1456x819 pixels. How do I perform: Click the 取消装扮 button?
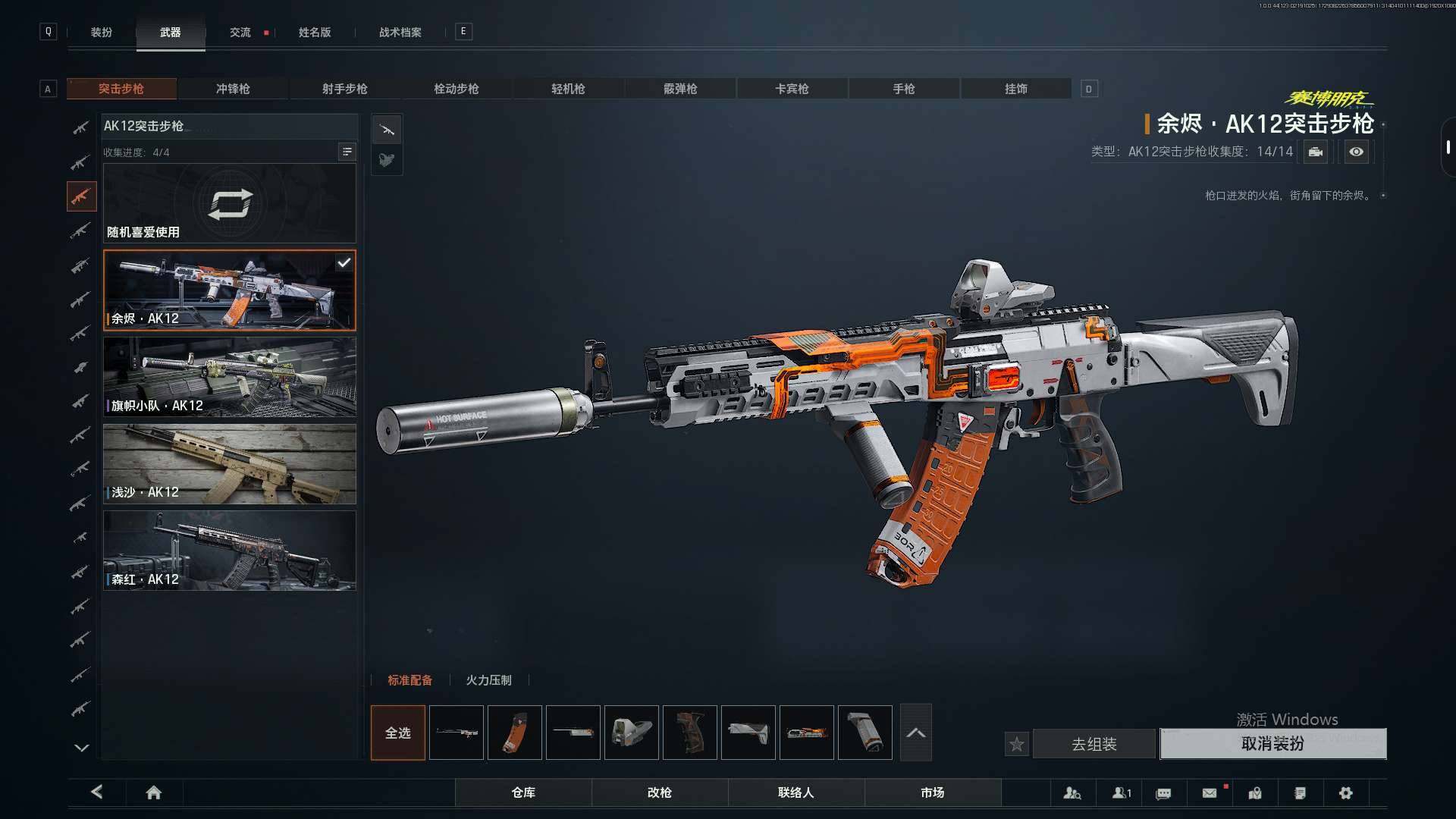pos(1272,744)
